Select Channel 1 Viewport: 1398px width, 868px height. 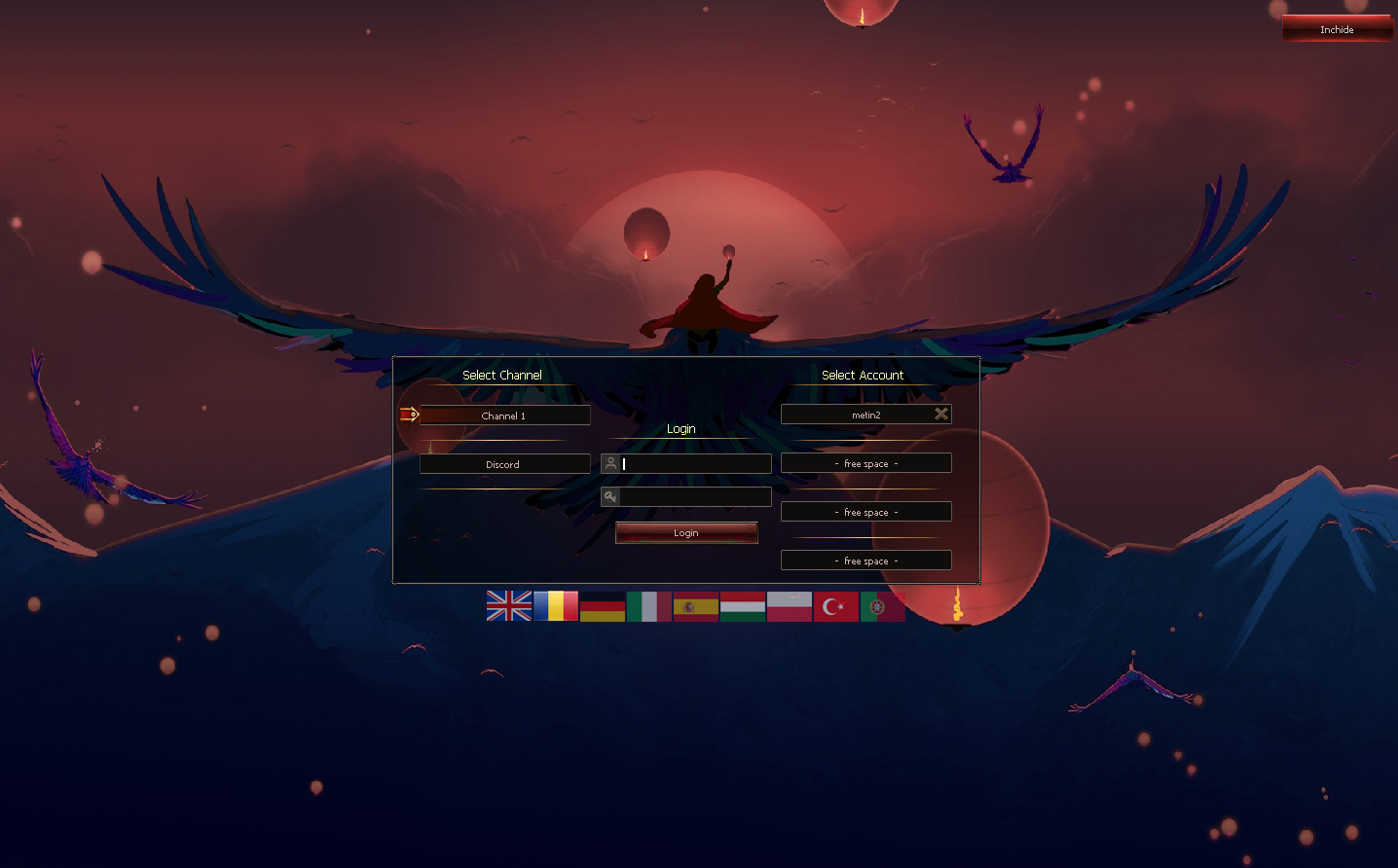click(x=504, y=416)
